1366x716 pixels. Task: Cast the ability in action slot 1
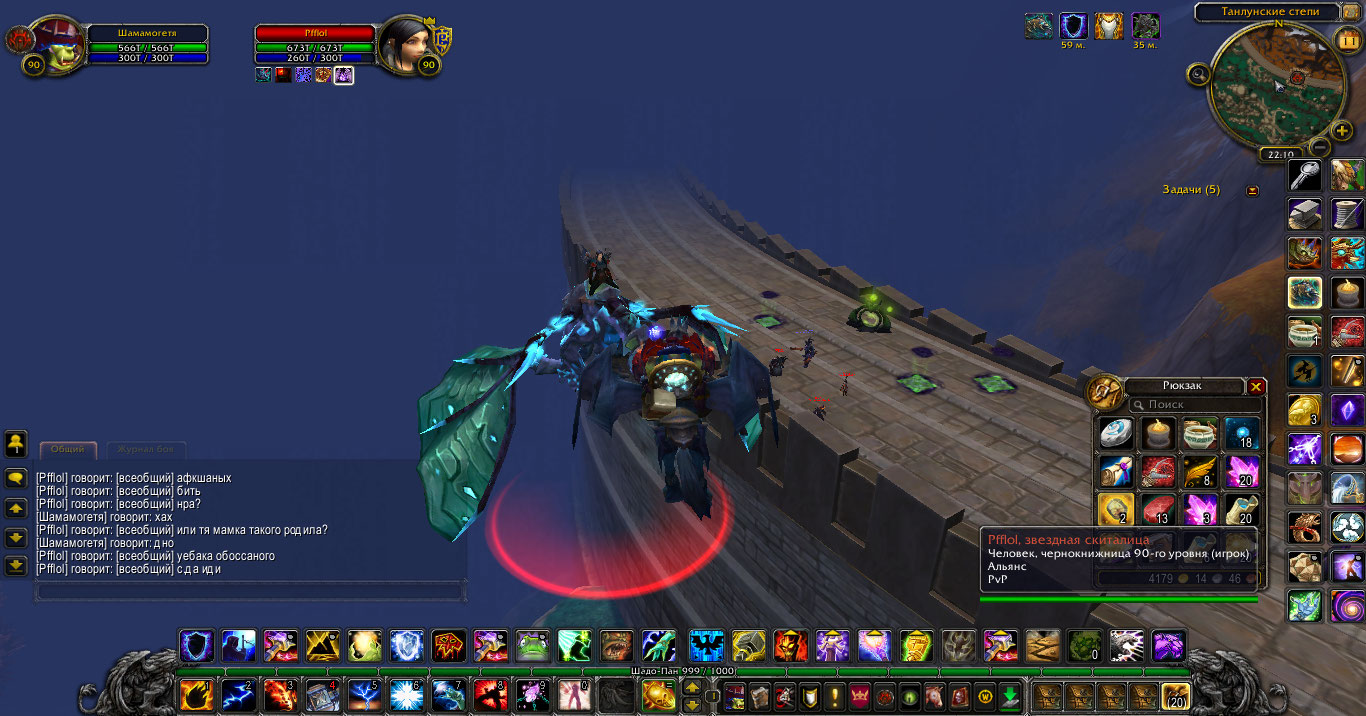[x=195, y=694]
